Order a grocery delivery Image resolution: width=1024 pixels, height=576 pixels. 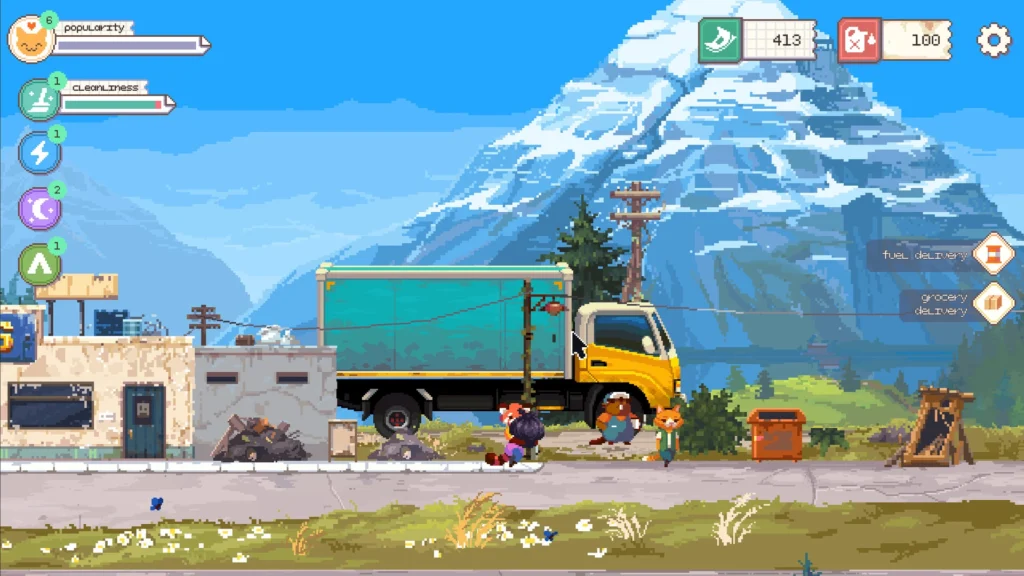pos(993,303)
